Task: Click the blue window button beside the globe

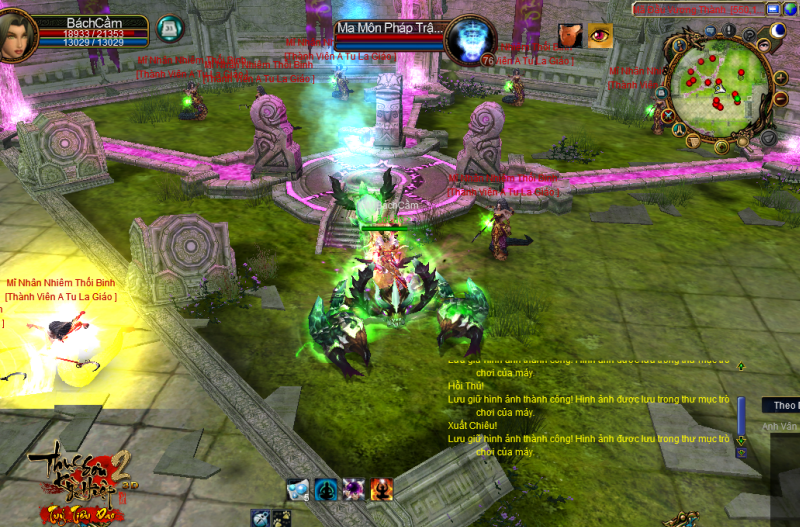Action: (774, 9)
